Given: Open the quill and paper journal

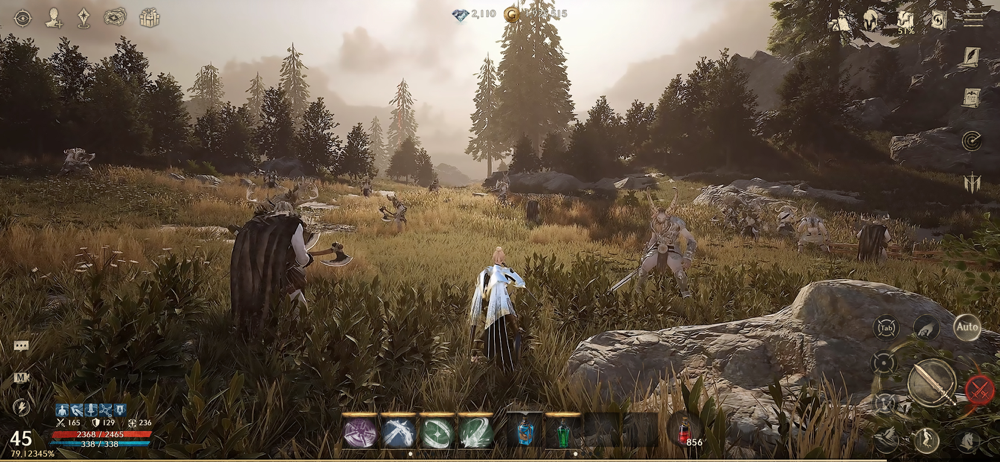Looking at the screenshot, I should click(971, 57).
